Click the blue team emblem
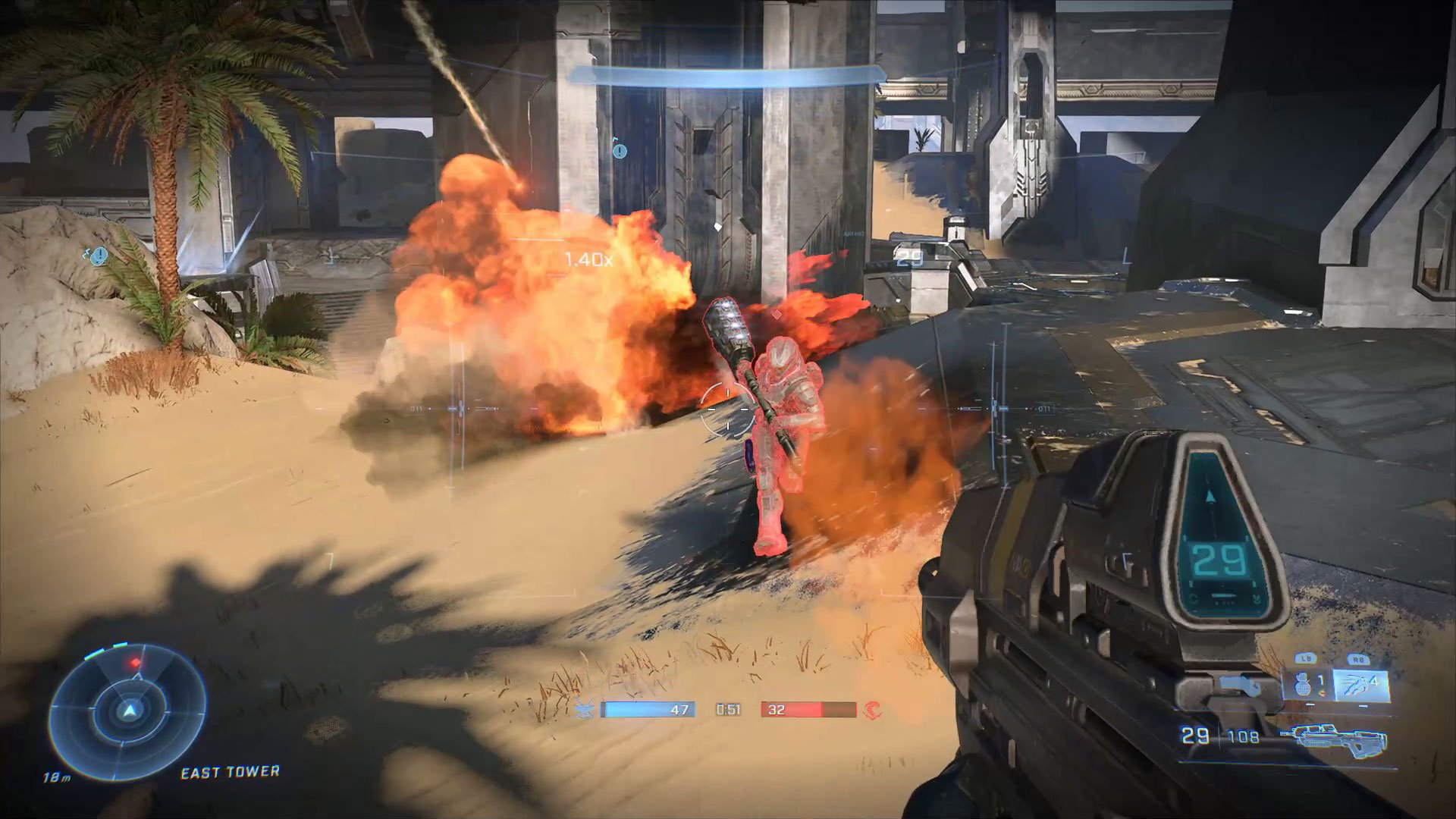 pyautogui.click(x=584, y=710)
